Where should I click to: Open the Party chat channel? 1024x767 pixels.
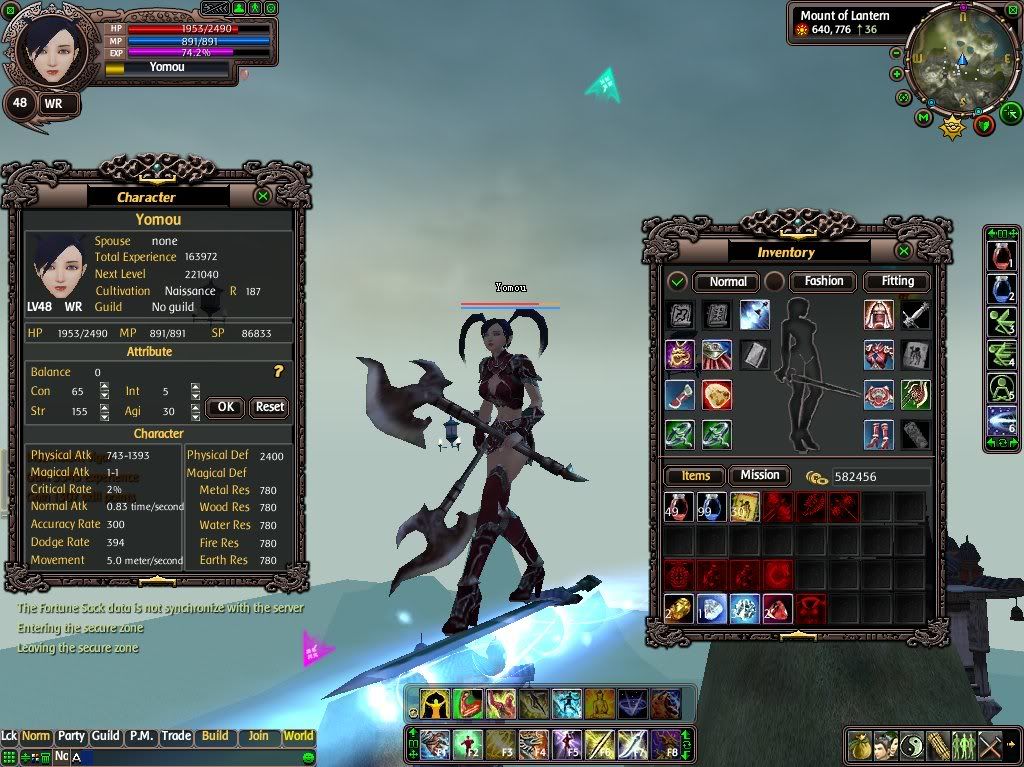(x=71, y=736)
